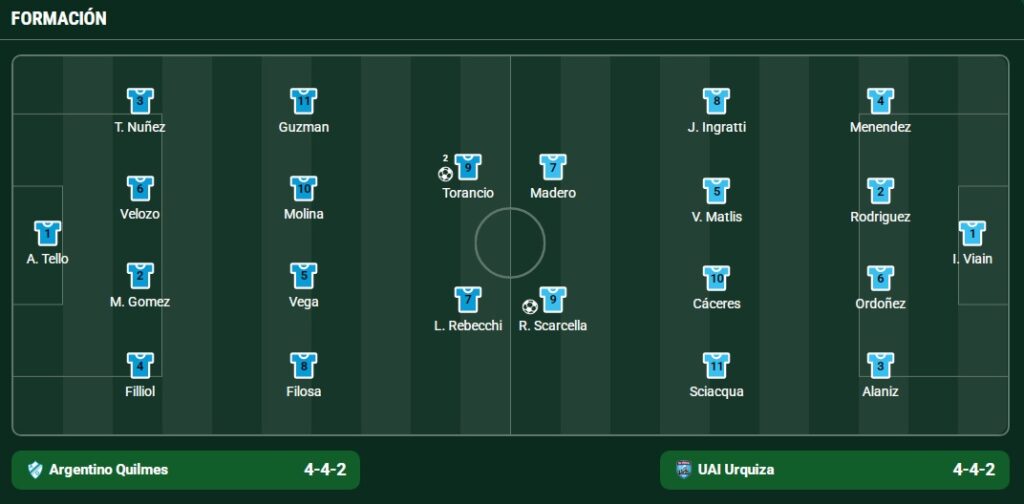Click Molina's number 10 shirt
The image size is (1024, 504).
[304, 188]
